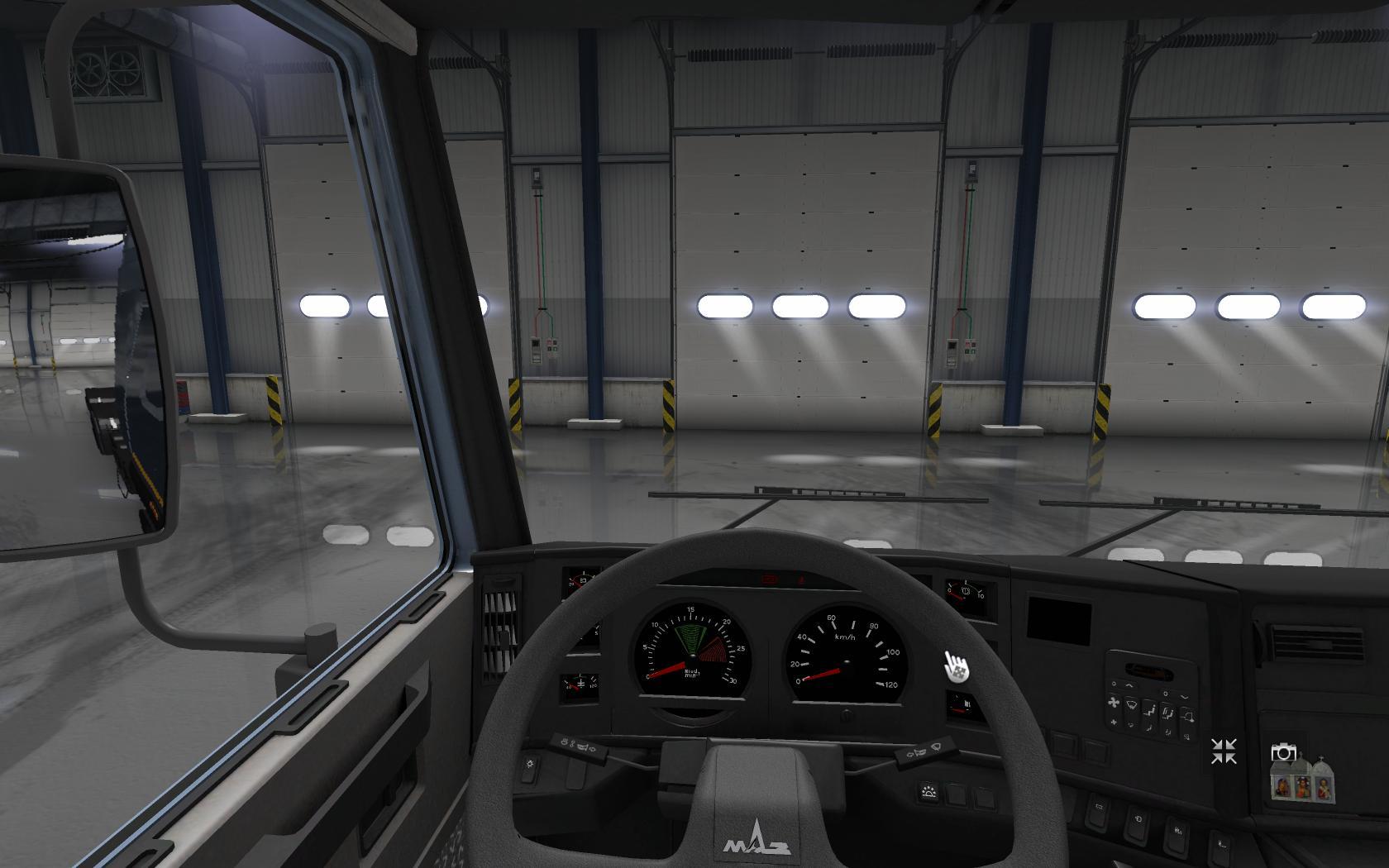The width and height of the screenshot is (1389, 868).
Task: Flick the left turn signal stalk
Action: [x=577, y=744]
